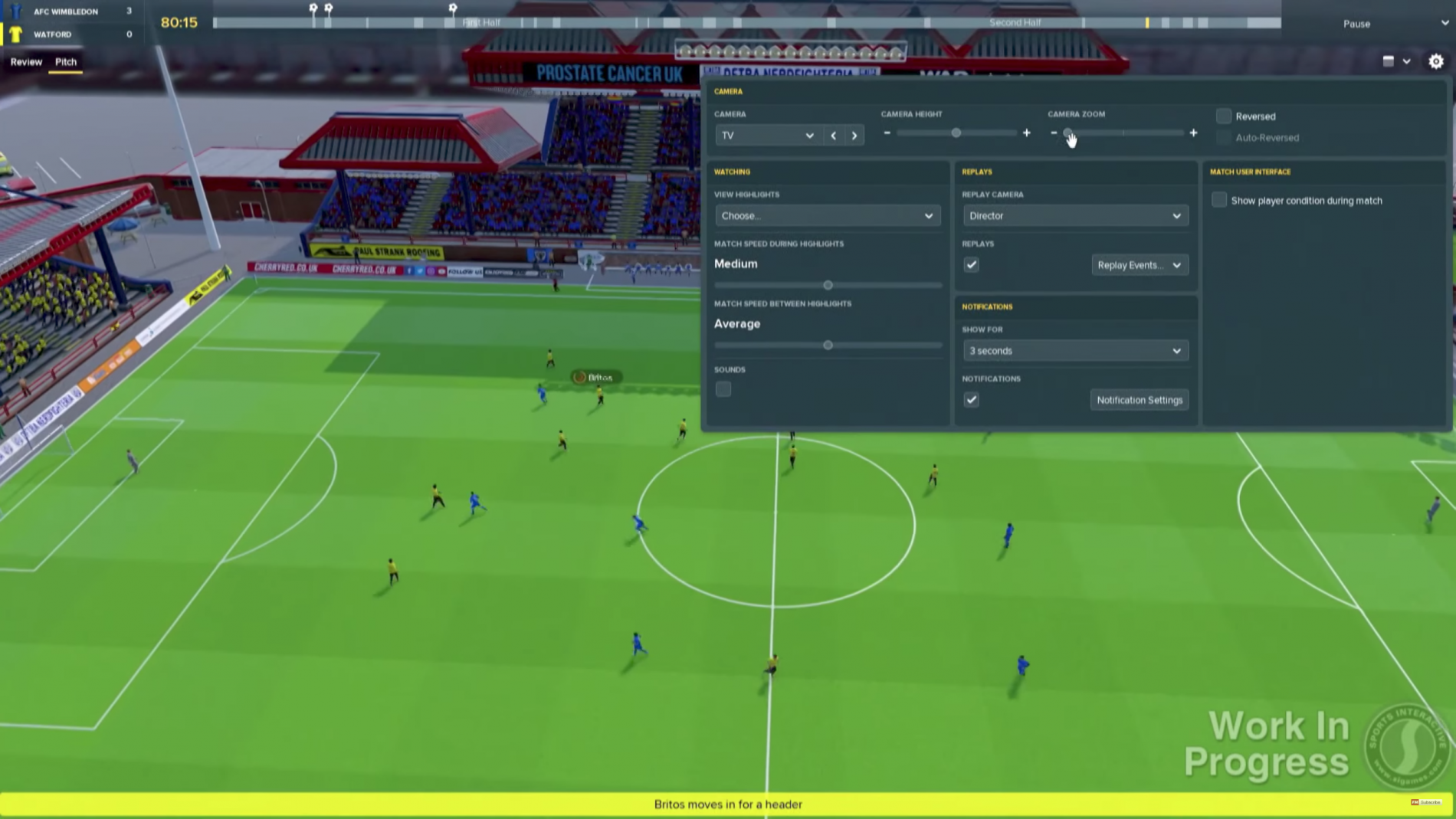The width and height of the screenshot is (1456, 819).
Task: Select next camera with right arrow icon
Action: (x=854, y=135)
